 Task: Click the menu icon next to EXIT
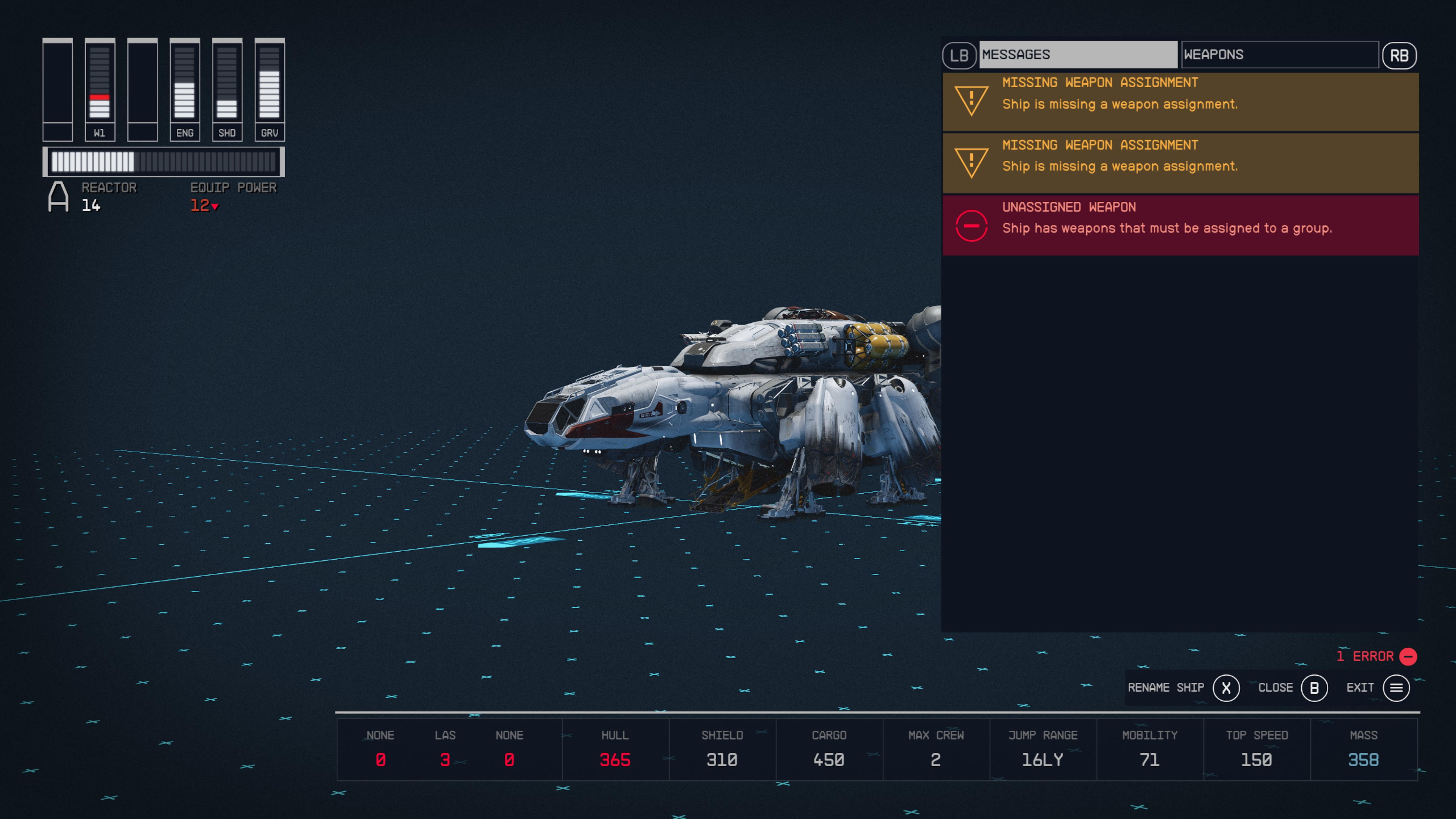click(x=1396, y=688)
